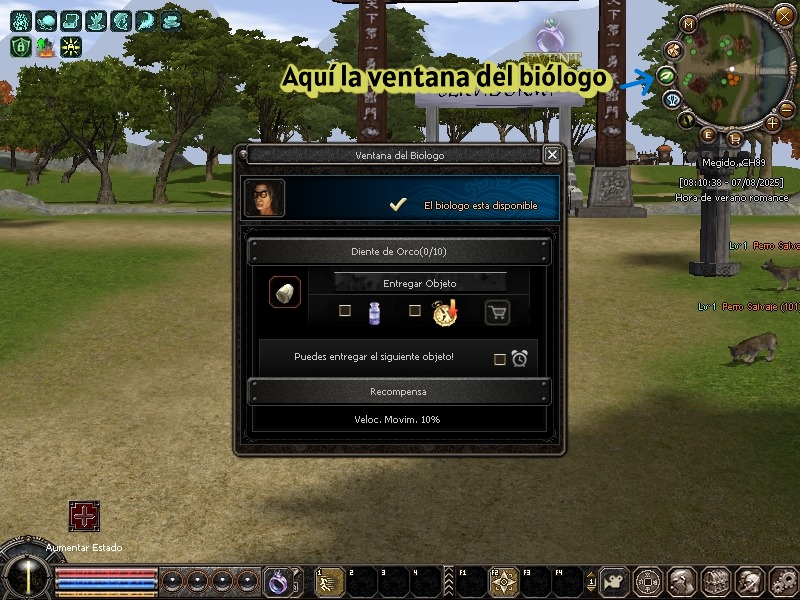Open the treasure chest inventory button

pyautogui.click(x=716, y=581)
